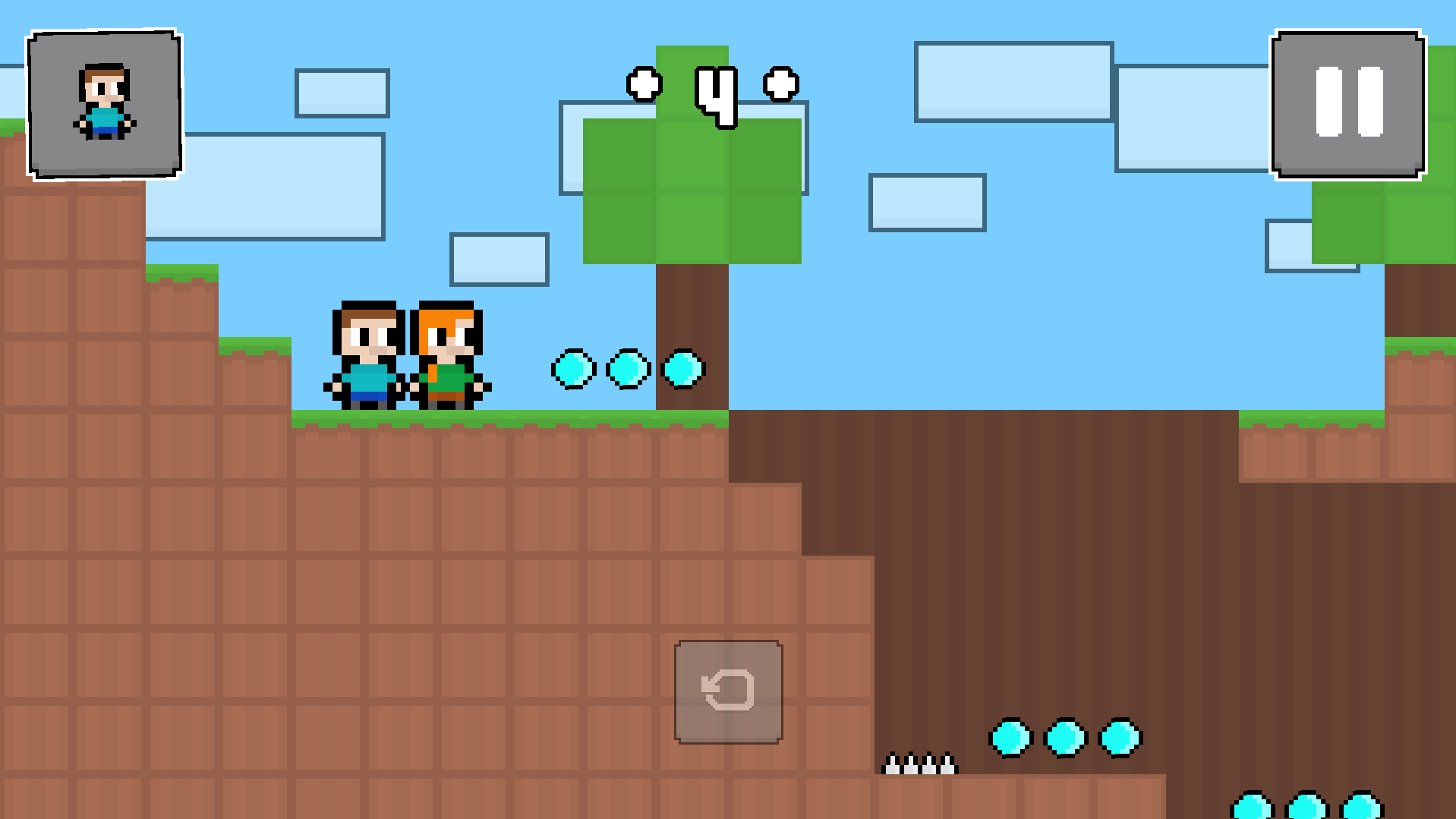1456x819 pixels.
Task: Click the first diamond above the spikes
Action: (x=1010, y=739)
